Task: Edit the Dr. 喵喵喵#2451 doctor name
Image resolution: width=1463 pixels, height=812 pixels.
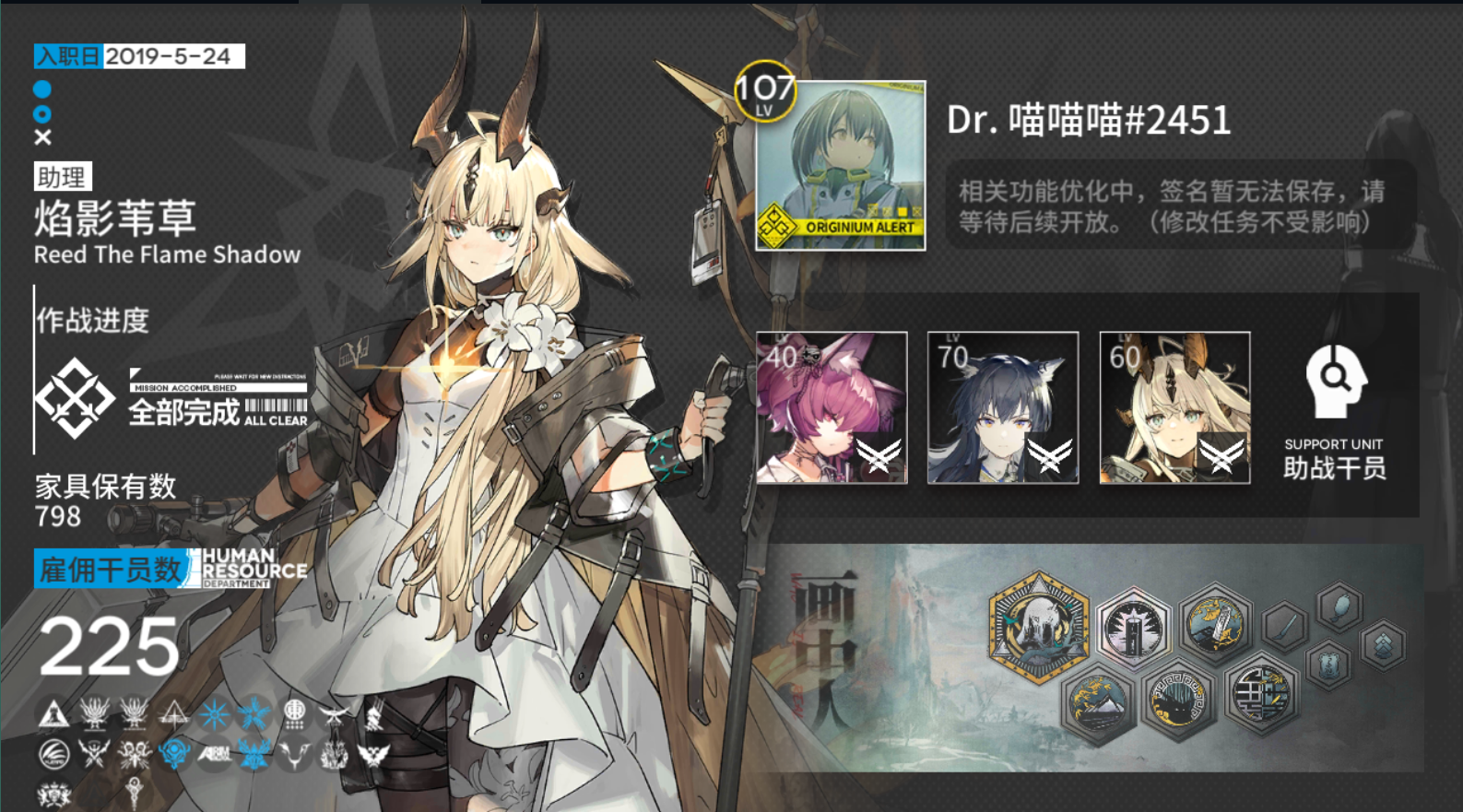Action: [x=1088, y=121]
